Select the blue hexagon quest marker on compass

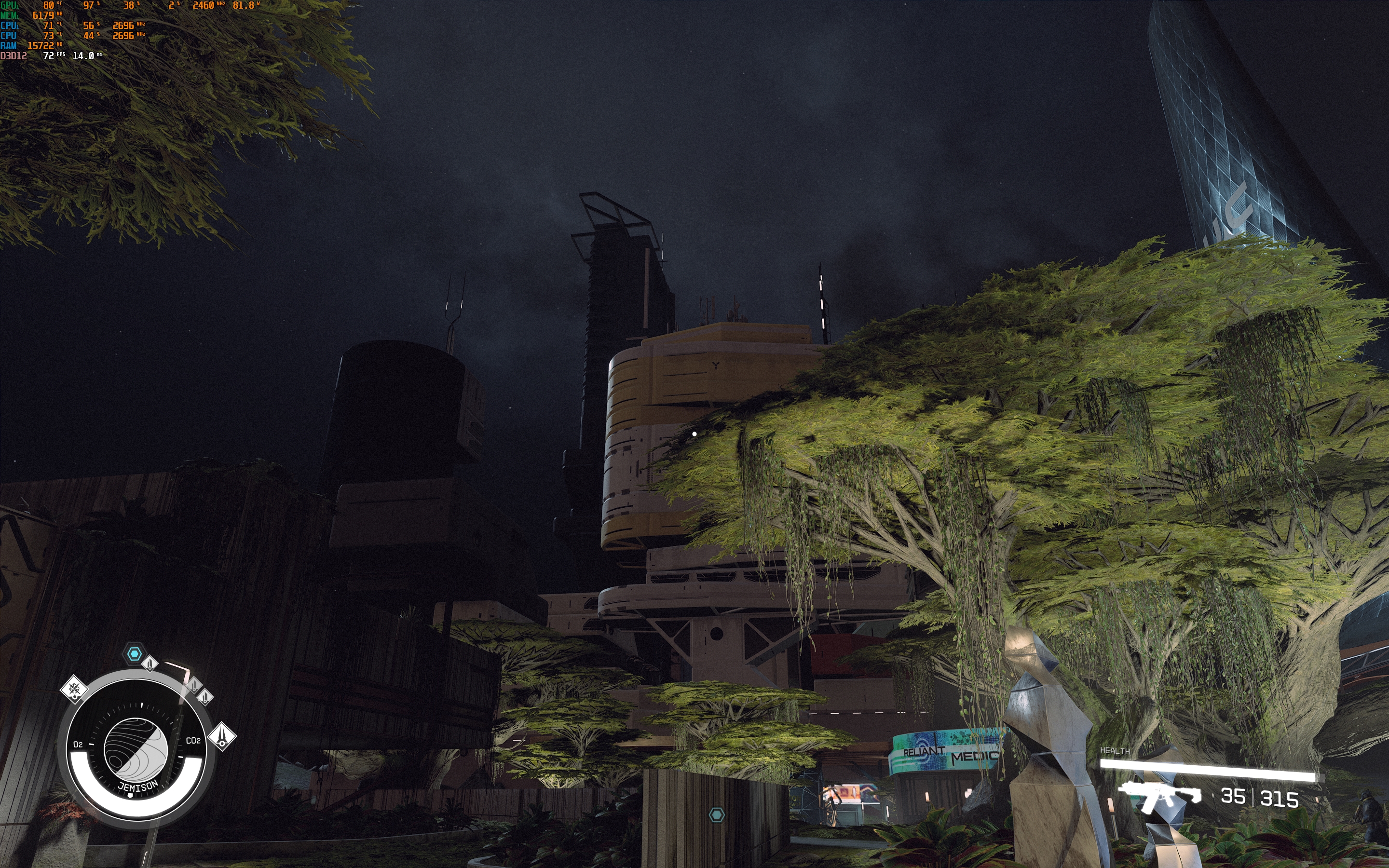click(x=134, y=654)
